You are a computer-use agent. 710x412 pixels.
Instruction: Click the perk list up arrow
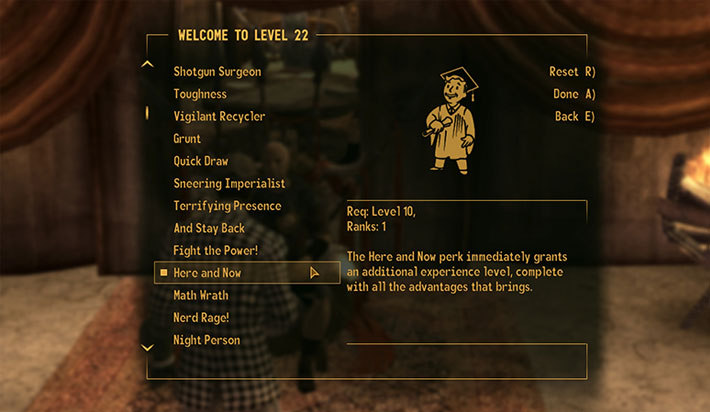click(x=148, y=65)
